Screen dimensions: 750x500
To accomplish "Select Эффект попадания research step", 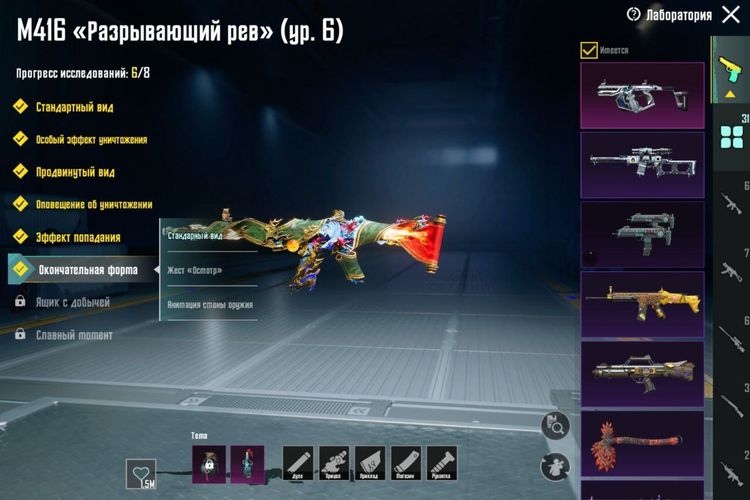I will point(77,237).
